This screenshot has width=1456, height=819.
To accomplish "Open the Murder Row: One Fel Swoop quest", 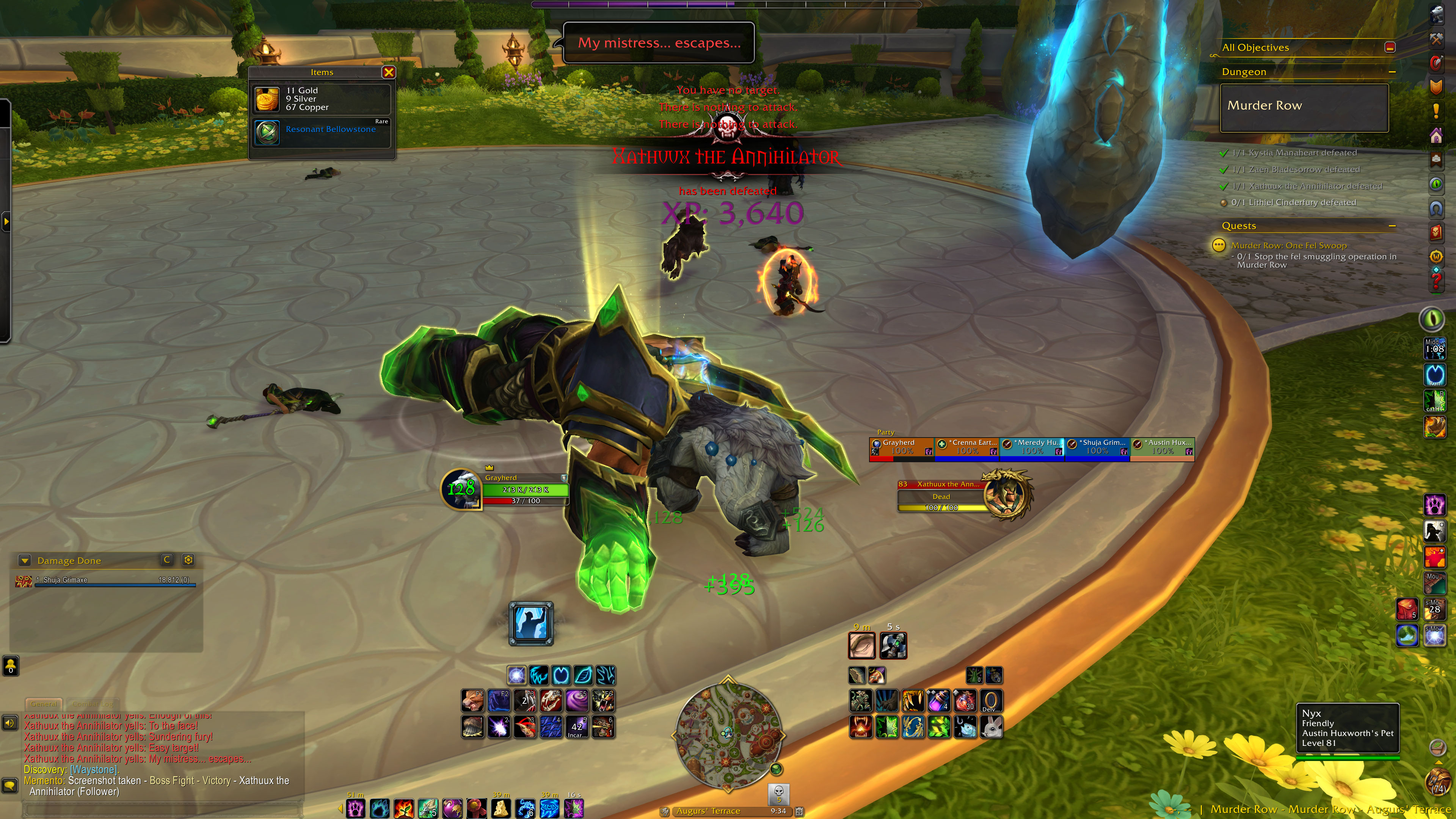I will click(x=1289, y=245).
